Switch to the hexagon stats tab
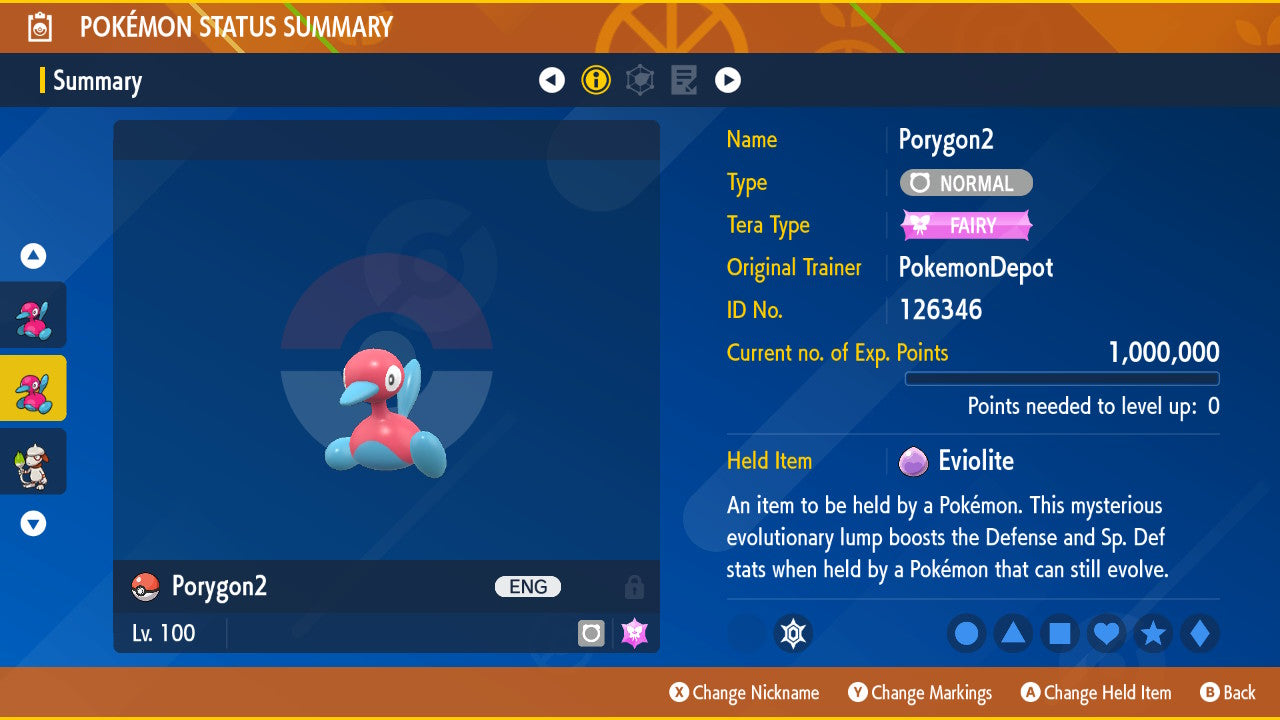The width and height of the screenshot is (1280, 720). [640, 80]
